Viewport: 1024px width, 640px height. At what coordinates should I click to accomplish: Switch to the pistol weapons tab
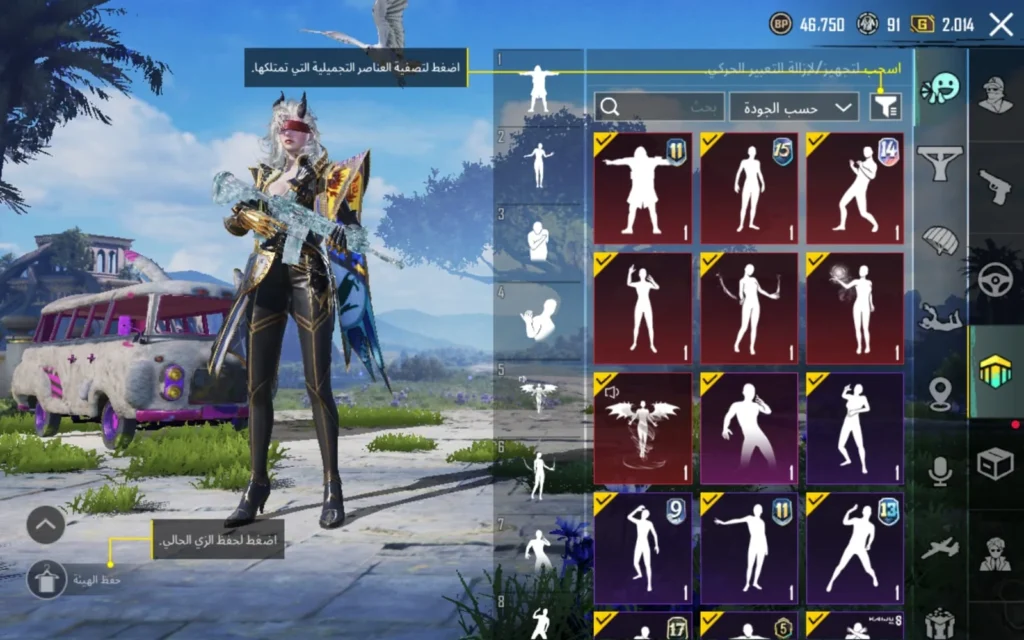[x=994, y=184]
